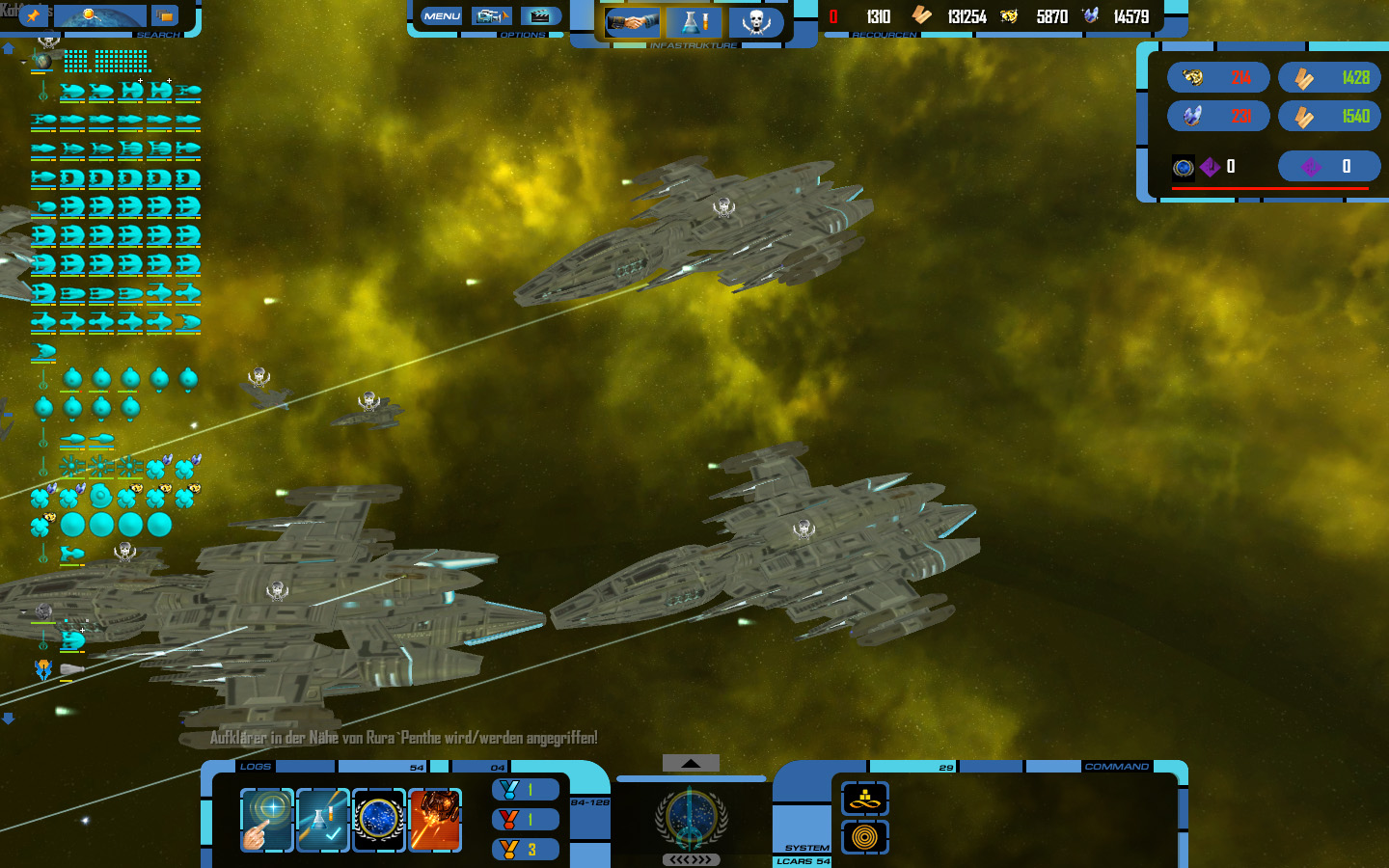
Task: Click the small Federation emblem in trade panel
Action: (1184, 167)
